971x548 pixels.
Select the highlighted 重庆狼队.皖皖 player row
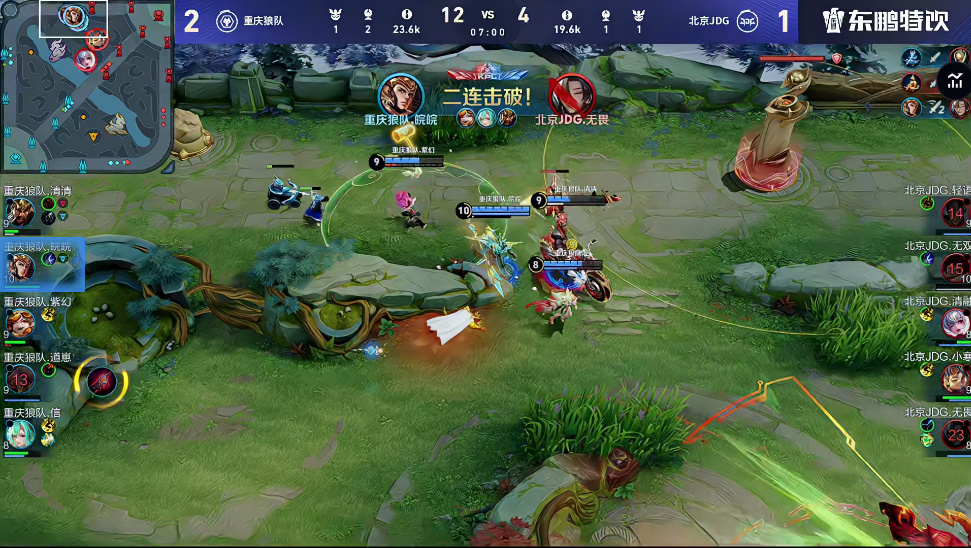42,262
